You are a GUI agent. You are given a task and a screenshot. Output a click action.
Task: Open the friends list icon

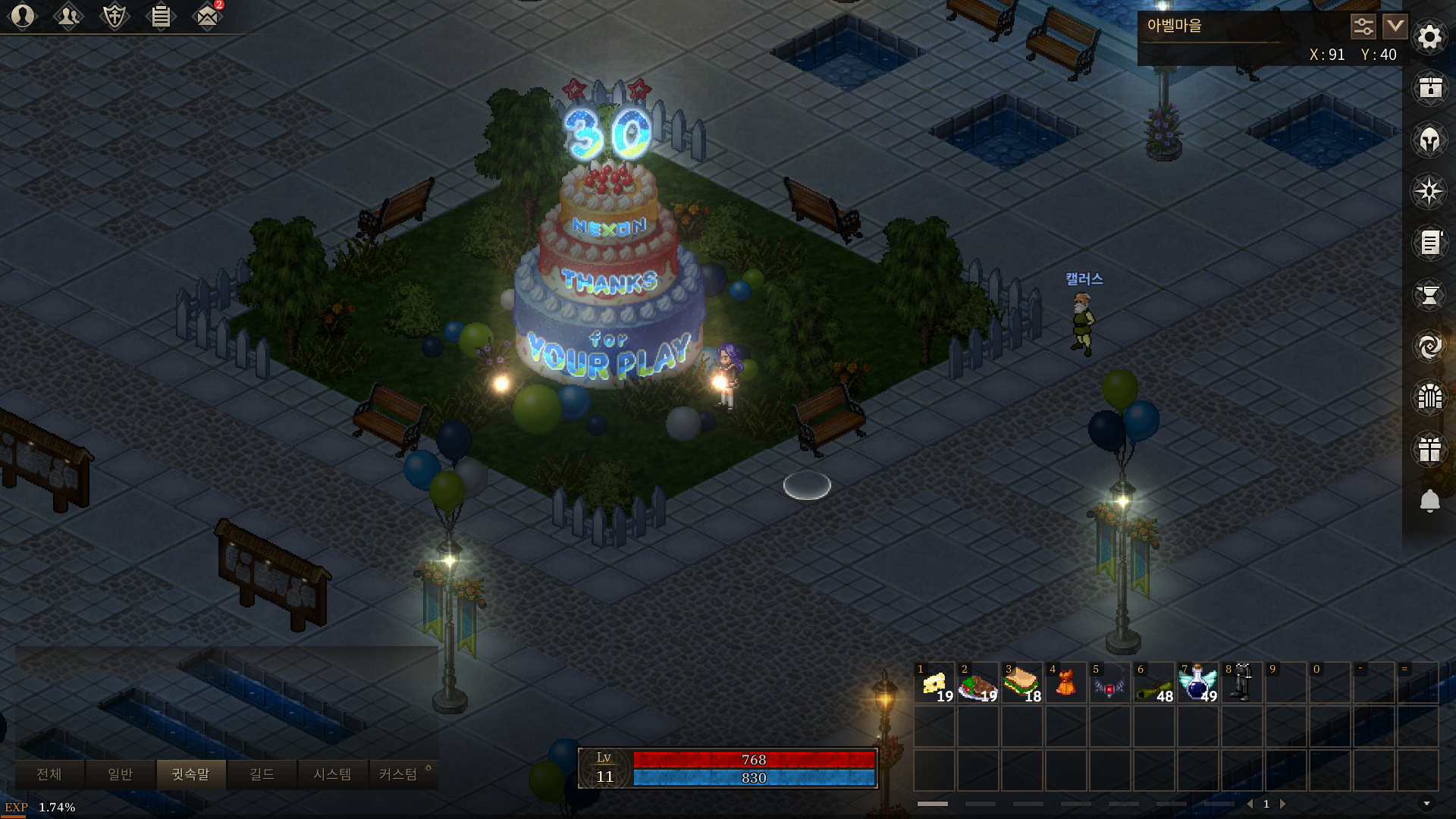68,16
